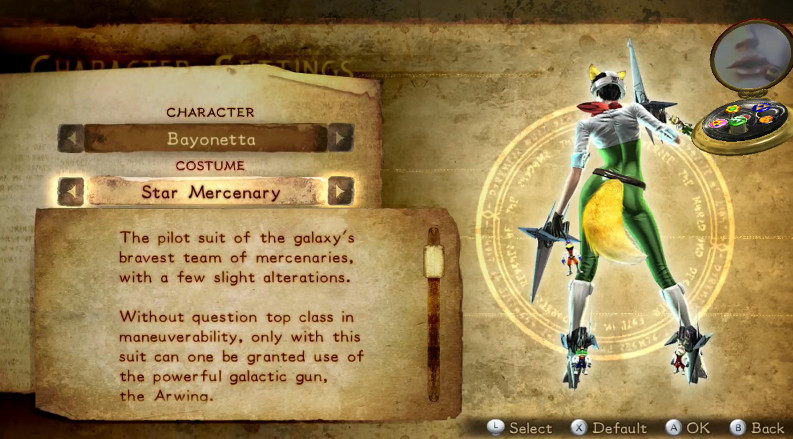
Task: Switch to the next character with the right arrow
Action: [x=341, y=138]
